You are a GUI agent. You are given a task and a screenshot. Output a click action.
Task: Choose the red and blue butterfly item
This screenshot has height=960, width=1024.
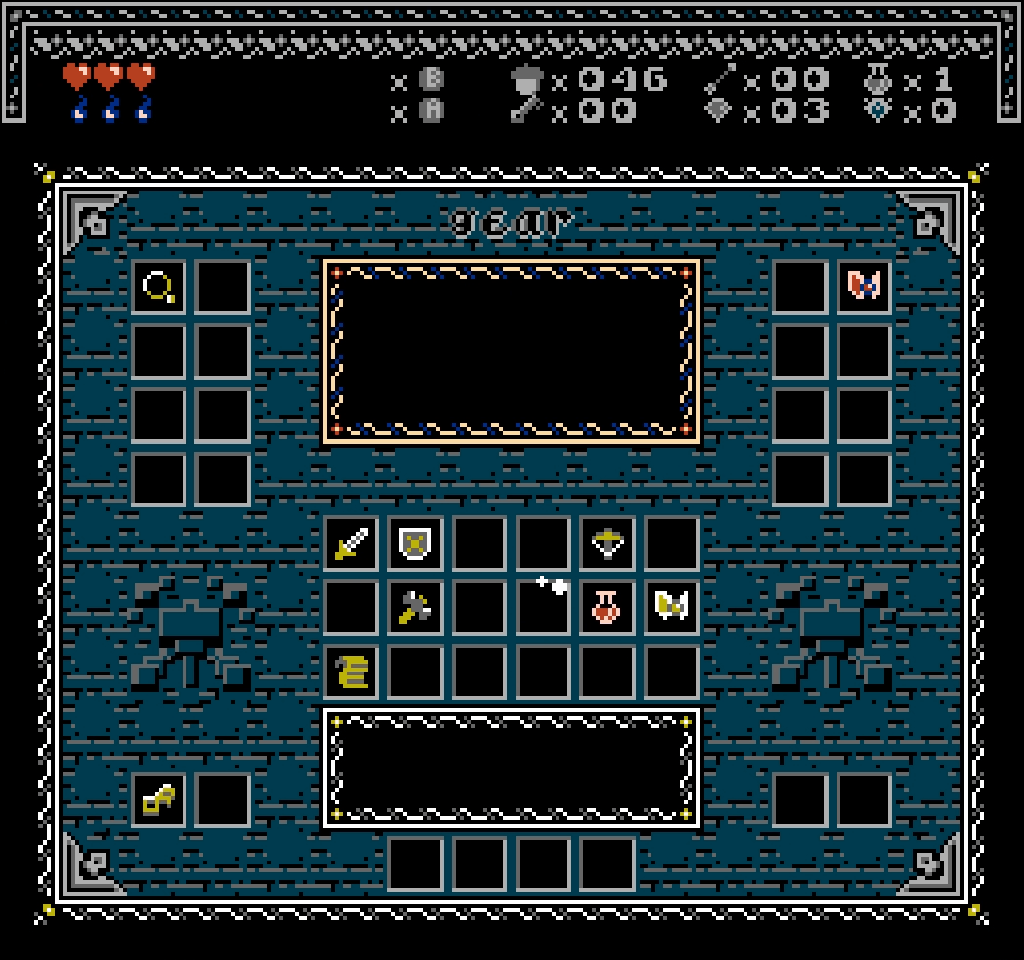coord(863,288)
